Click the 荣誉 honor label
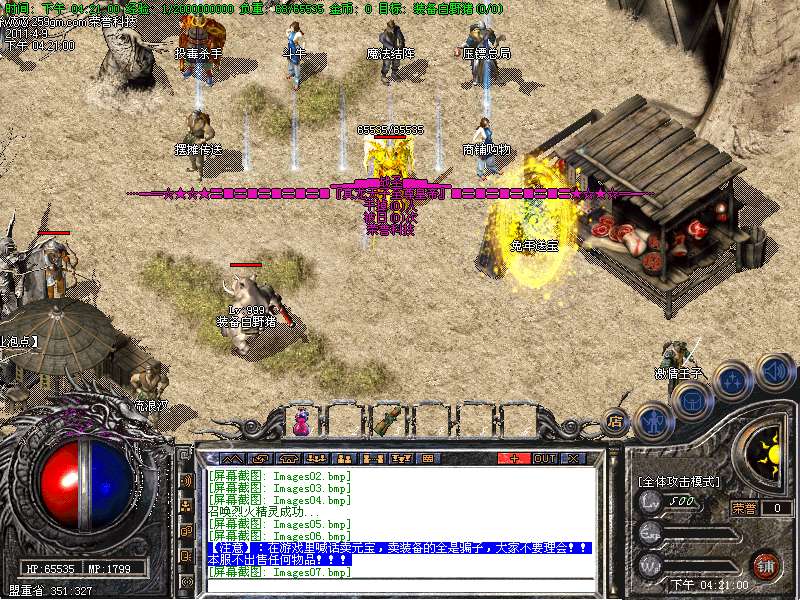 (743, 507)
